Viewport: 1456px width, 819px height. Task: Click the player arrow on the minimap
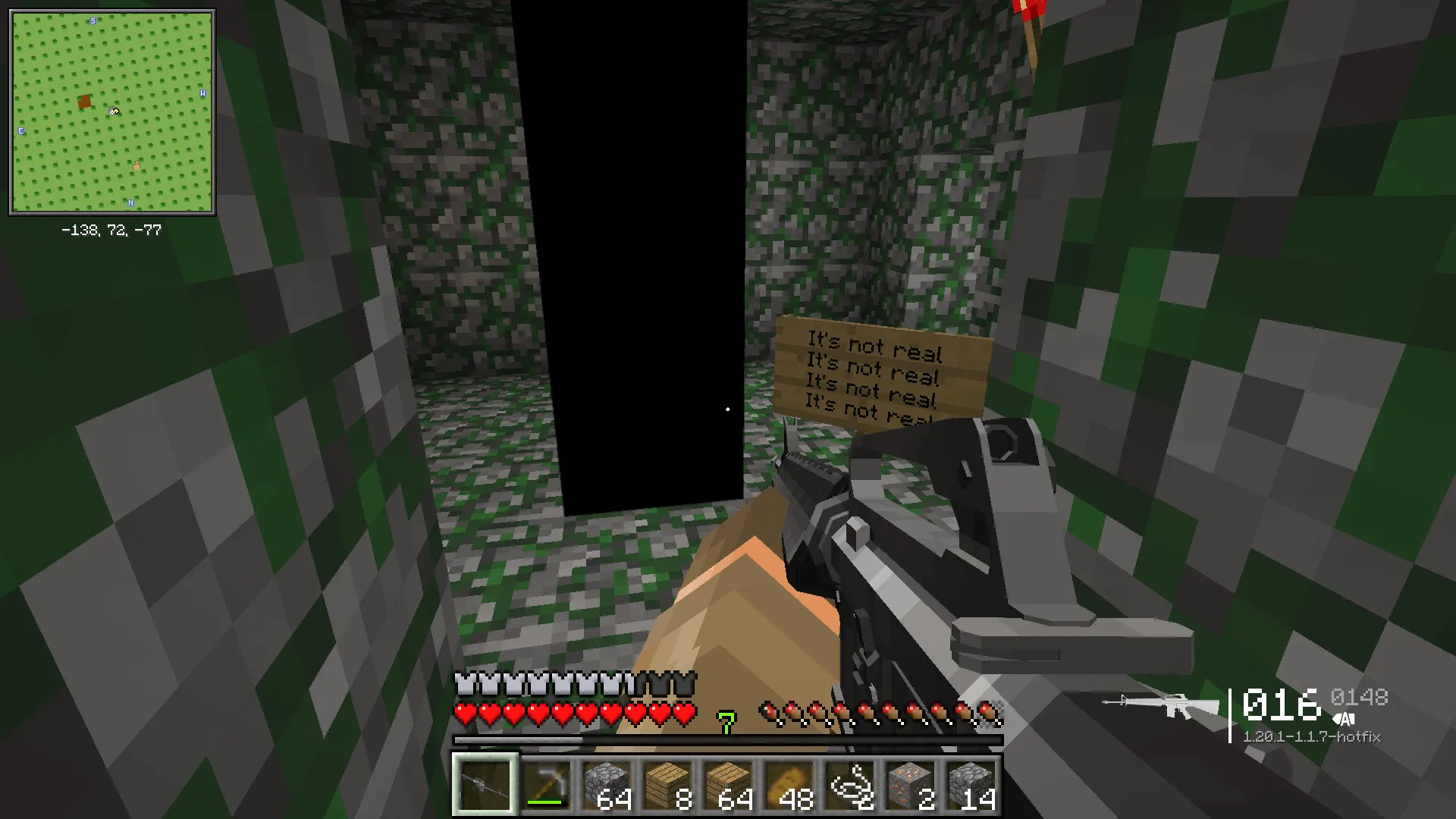coord(114,112)
